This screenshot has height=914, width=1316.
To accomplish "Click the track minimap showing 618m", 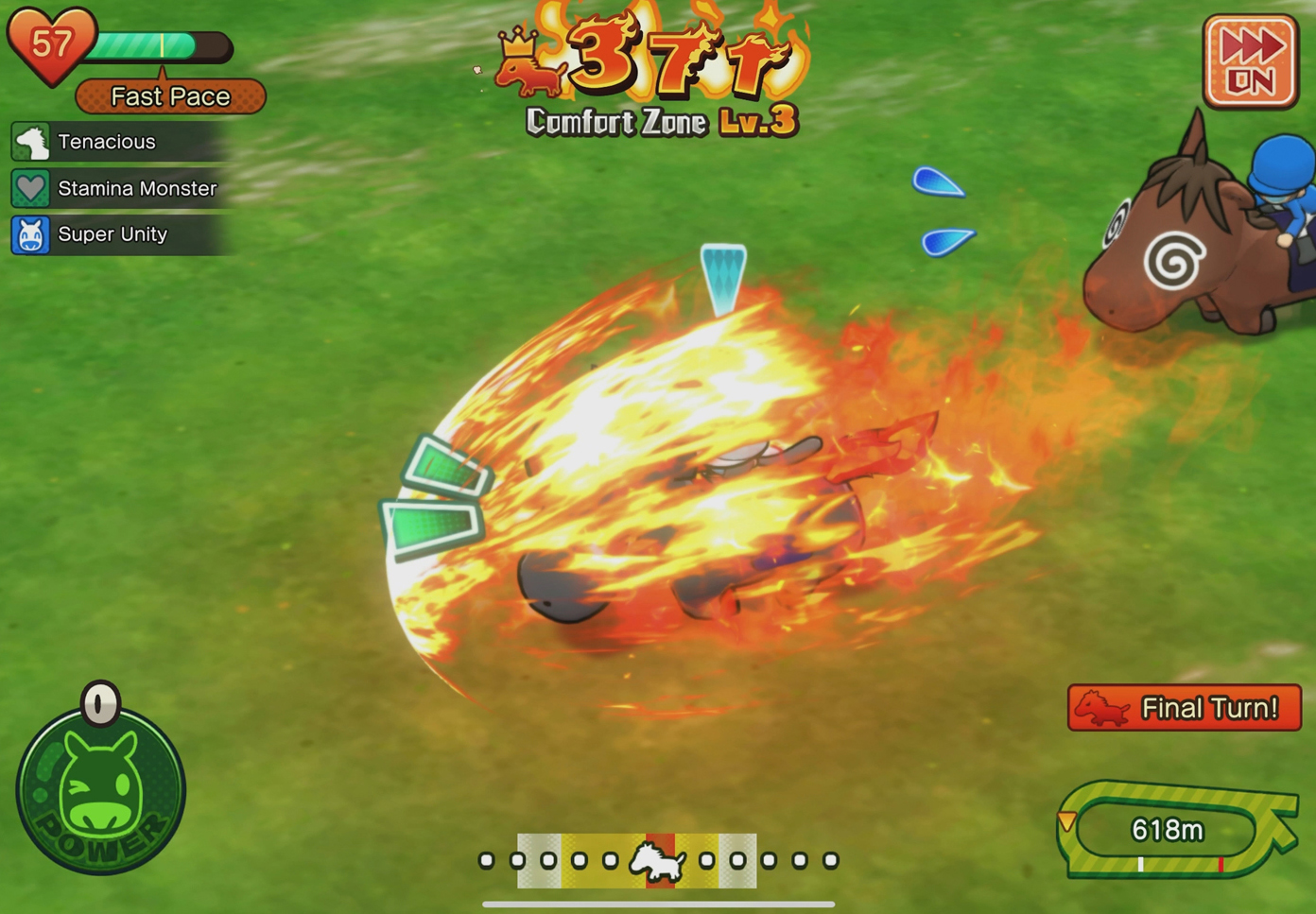I will click(x=1172, y=829).
